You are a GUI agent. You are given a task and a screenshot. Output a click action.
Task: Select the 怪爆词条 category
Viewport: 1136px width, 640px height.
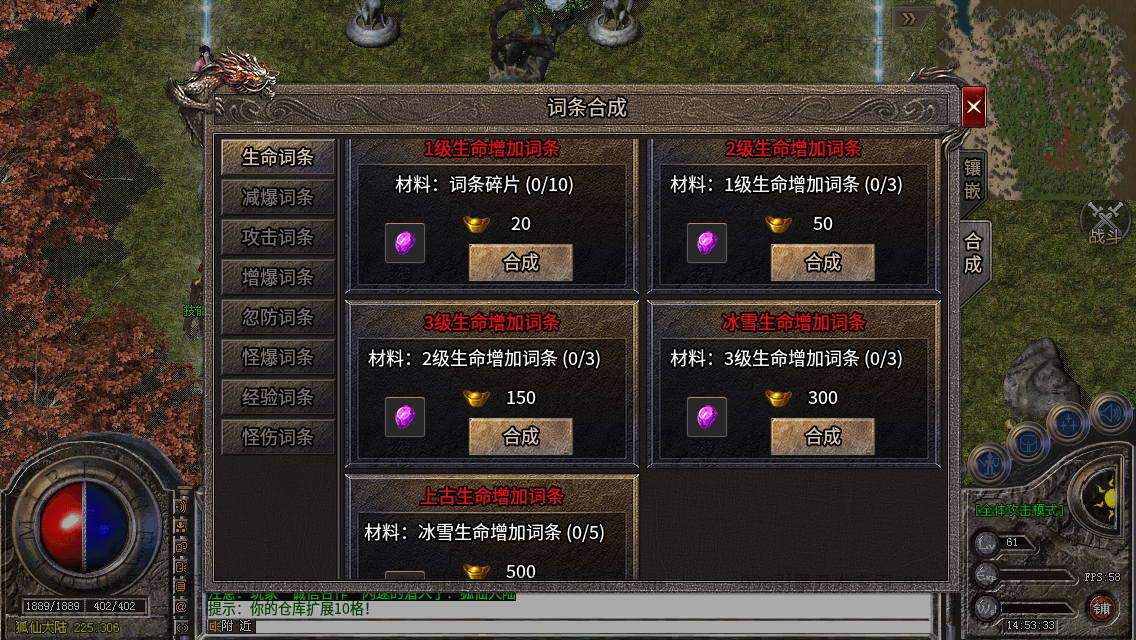[278, 358]
